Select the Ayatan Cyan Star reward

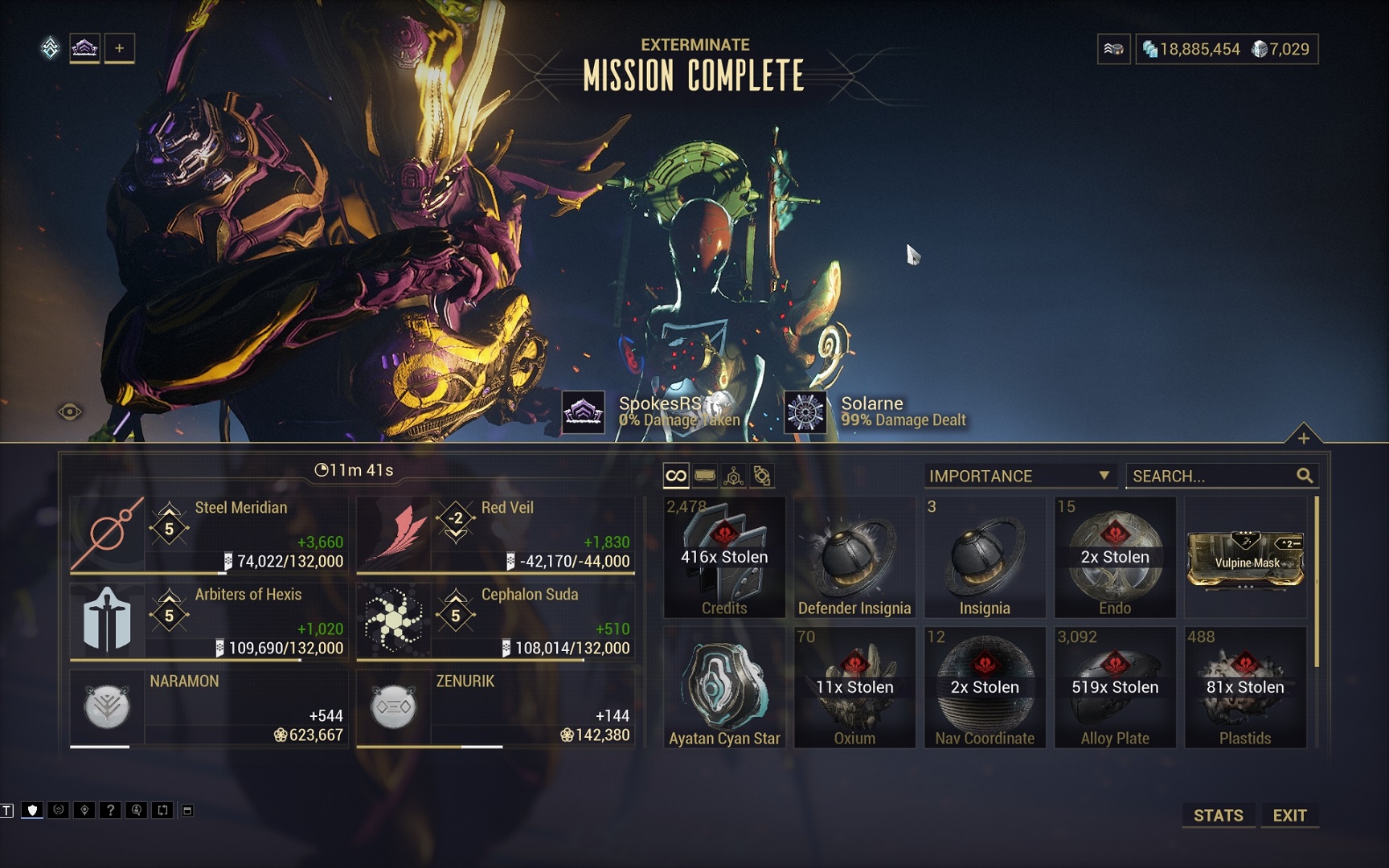pyautogui.click(x=724, y=688)
